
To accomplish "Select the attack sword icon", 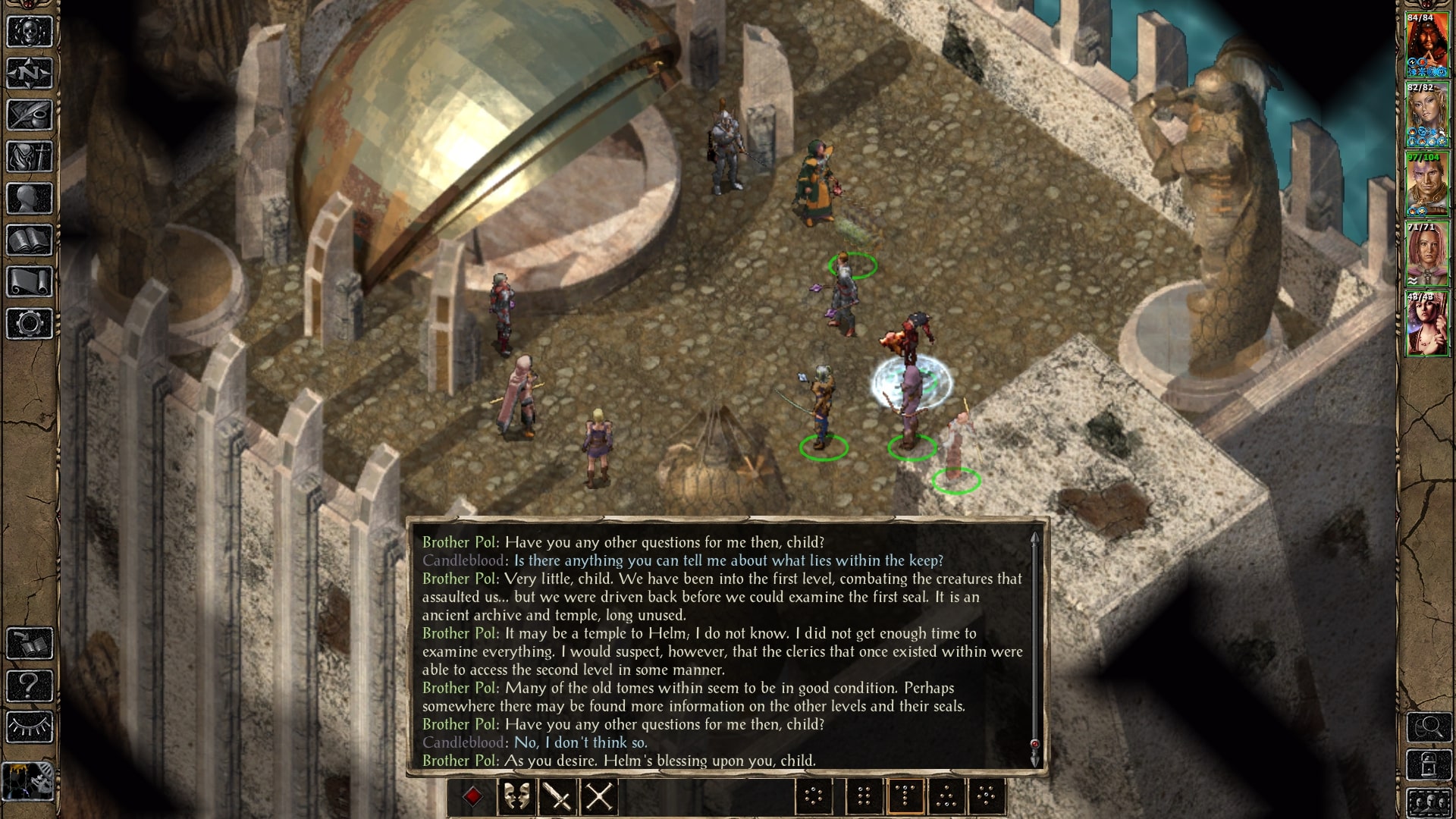I will pyautogui.click(x=558, y=798).
